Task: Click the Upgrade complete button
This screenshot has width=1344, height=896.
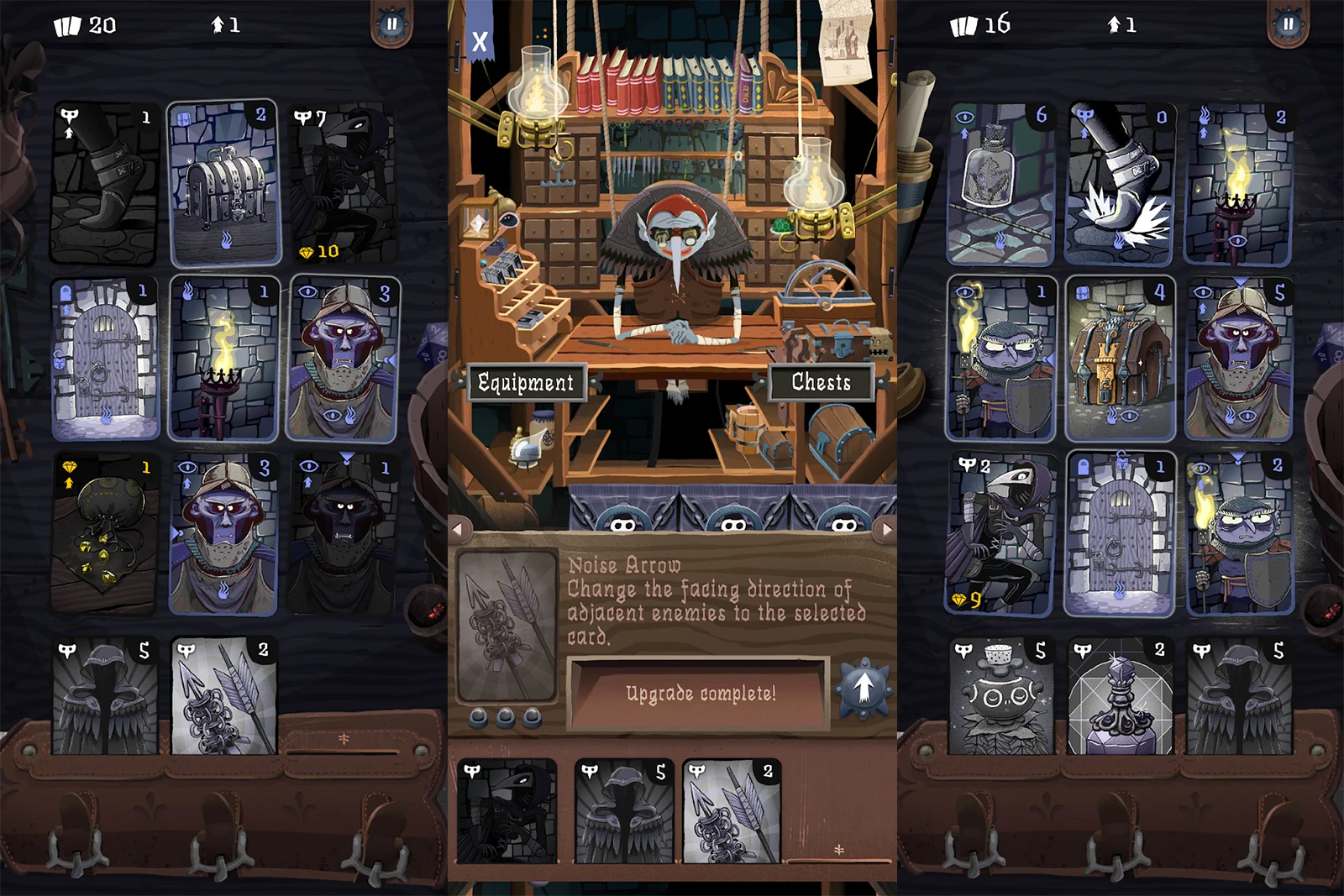Action: pyautogui.click(x=700, y=694)
